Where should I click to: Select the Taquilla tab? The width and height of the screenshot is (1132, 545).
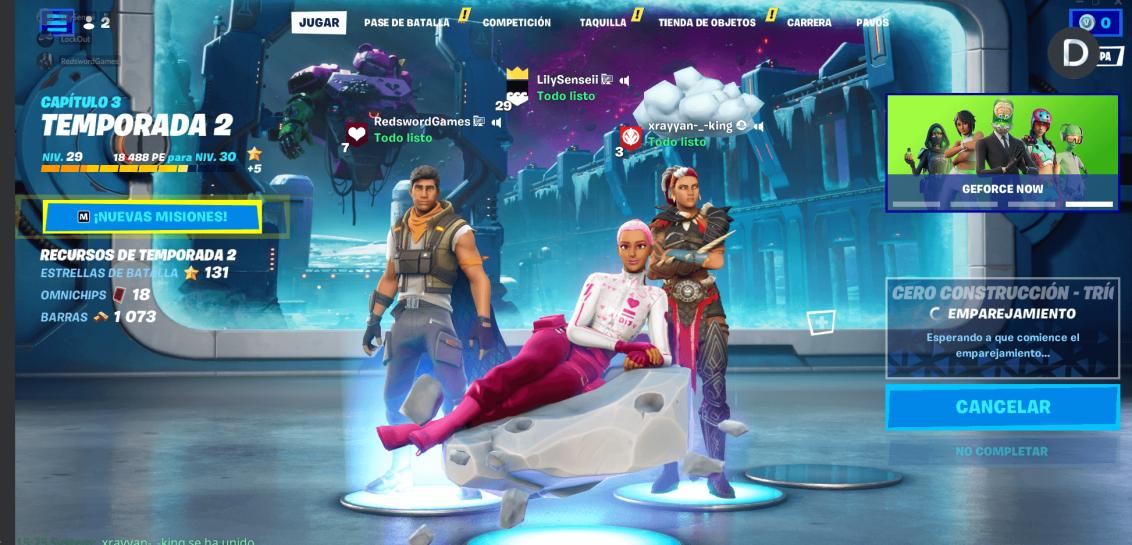coord(603,22)
